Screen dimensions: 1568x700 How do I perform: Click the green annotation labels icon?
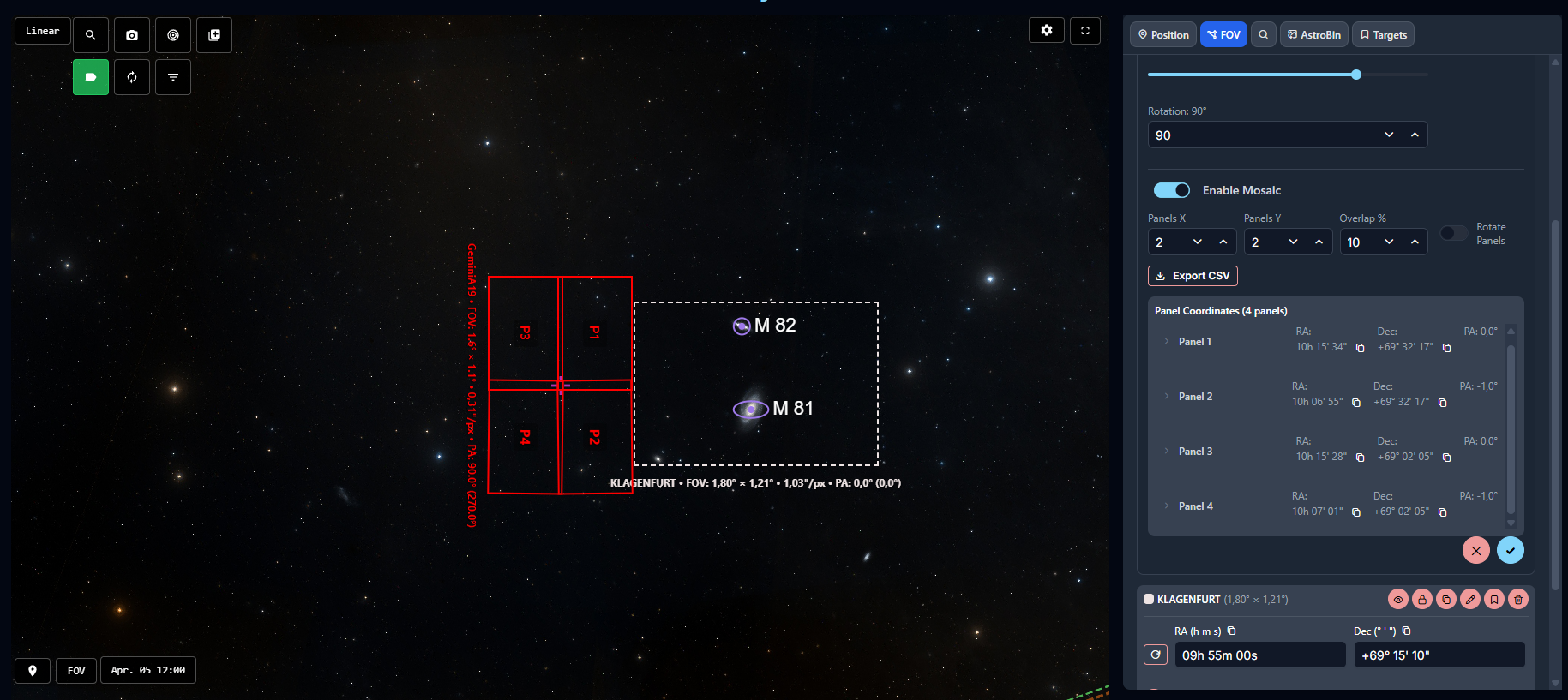90,77
